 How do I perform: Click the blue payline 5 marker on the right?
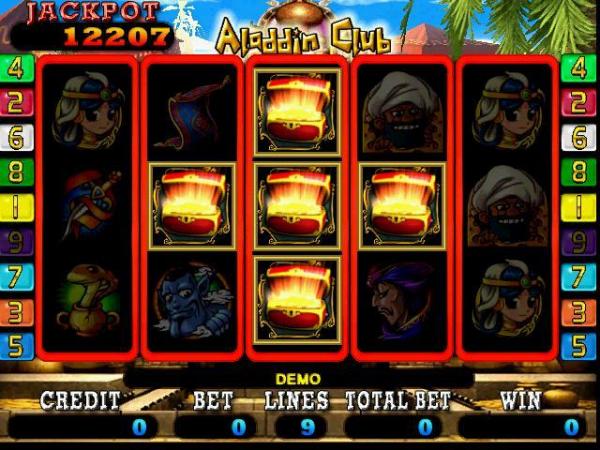[x=576, y=346]
